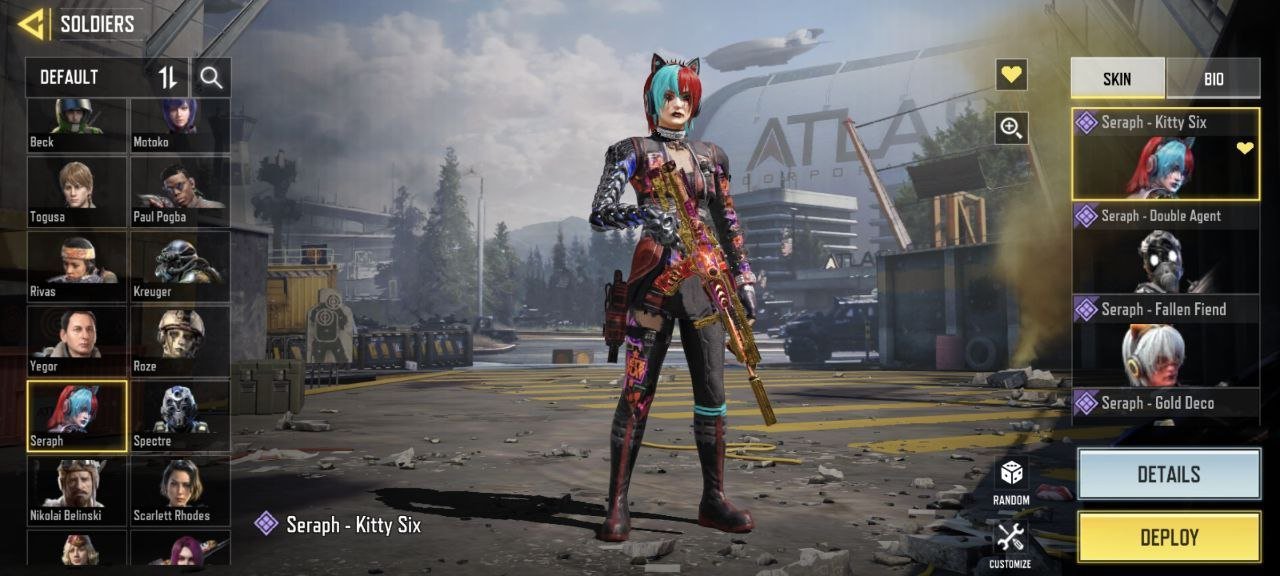Pick a random soldier with the dice
This screenshot has height=576, width=1280.
(1011, 481)
